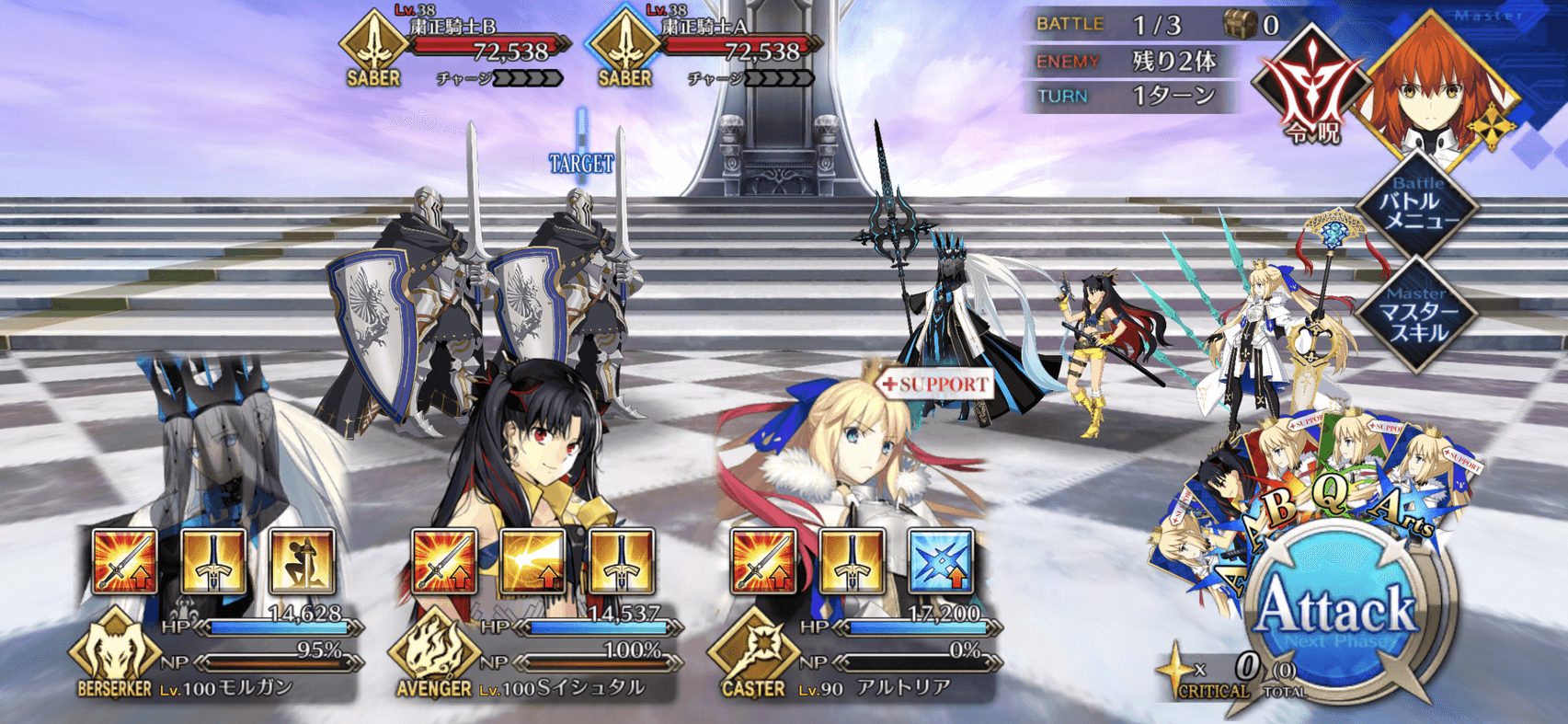The image size is (1568, 724).
Task: Use Artoria's sword with red arrow skill
Action: (x=763, y=561)
